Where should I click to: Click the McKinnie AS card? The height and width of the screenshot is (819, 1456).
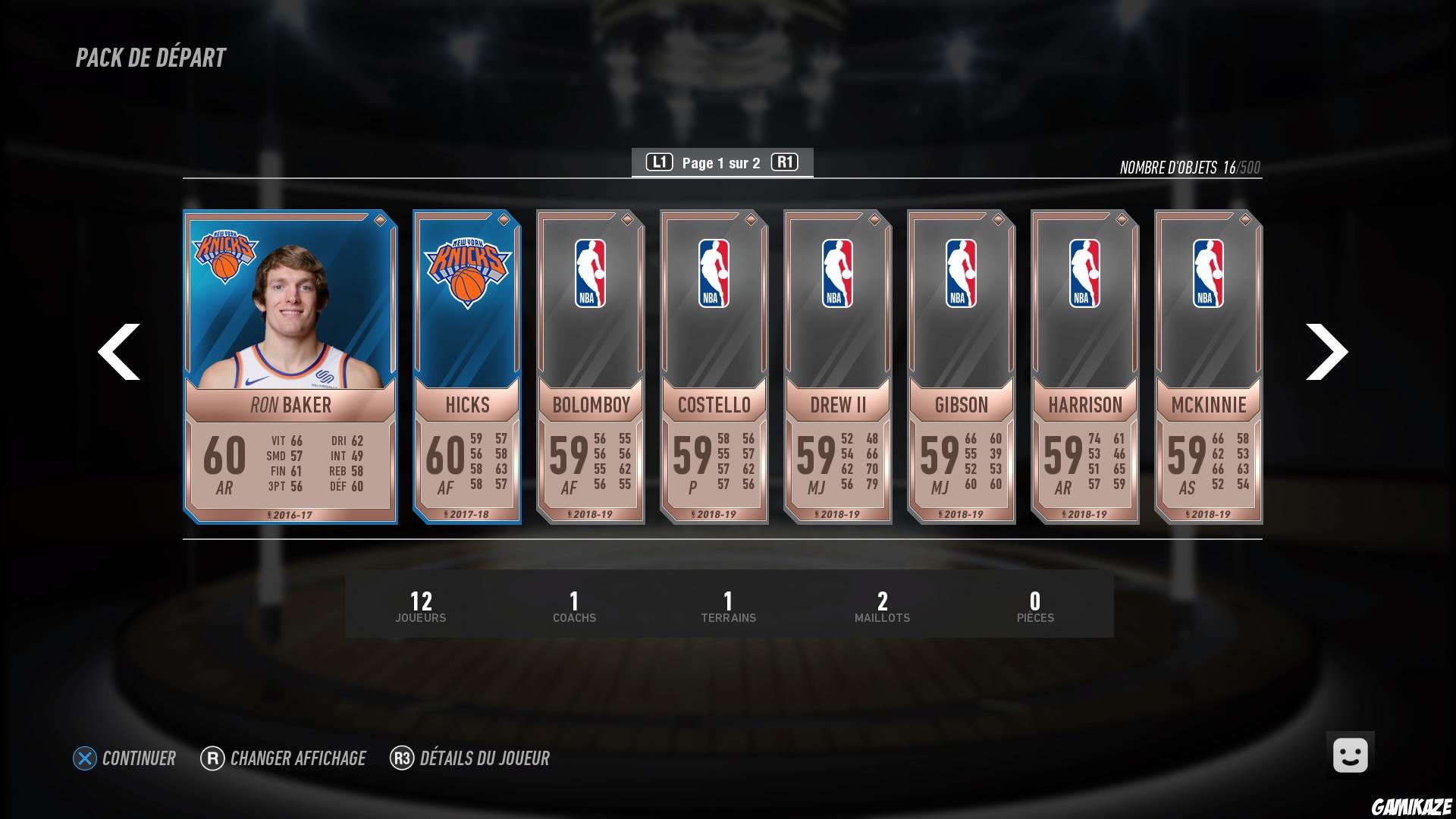coord(1208,364)
